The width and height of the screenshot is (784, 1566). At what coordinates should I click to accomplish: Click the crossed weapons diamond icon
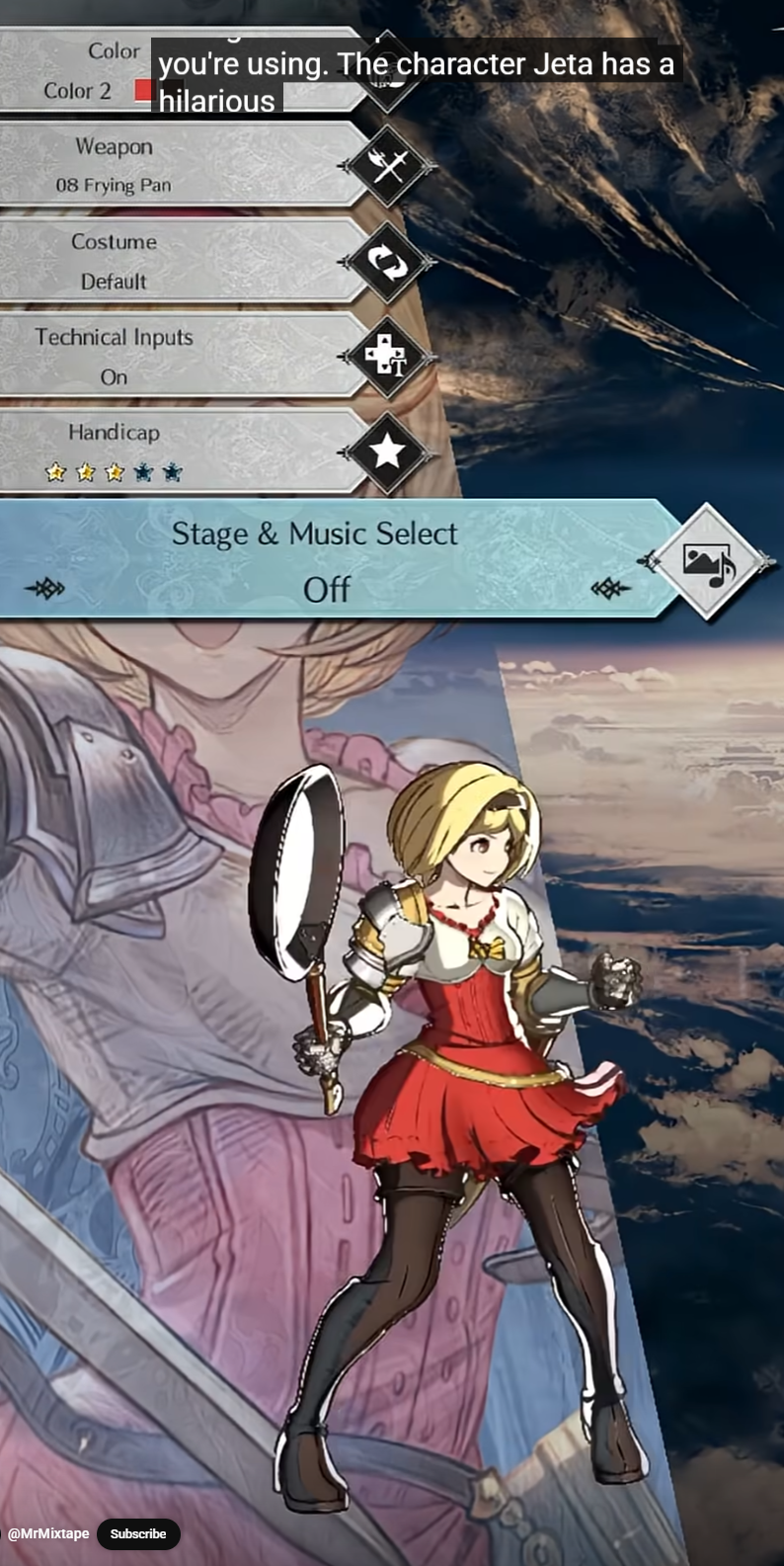388,165
